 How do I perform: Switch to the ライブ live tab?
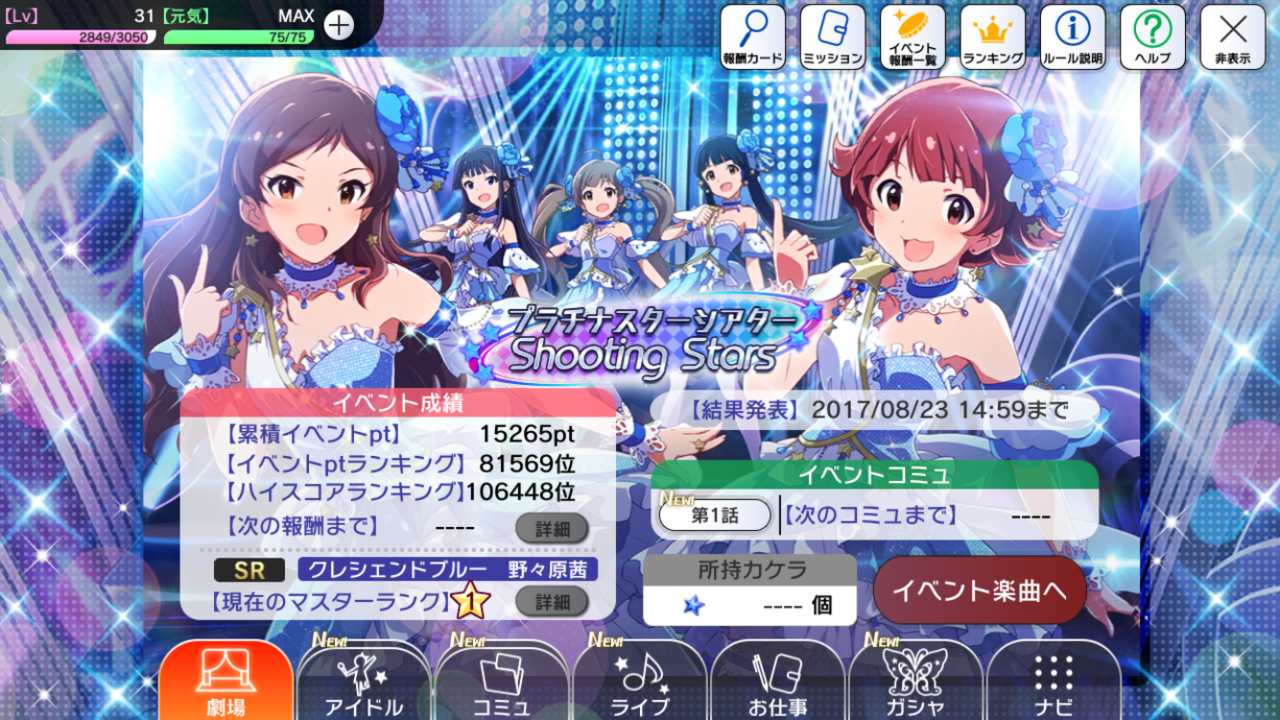click(640, 683)
